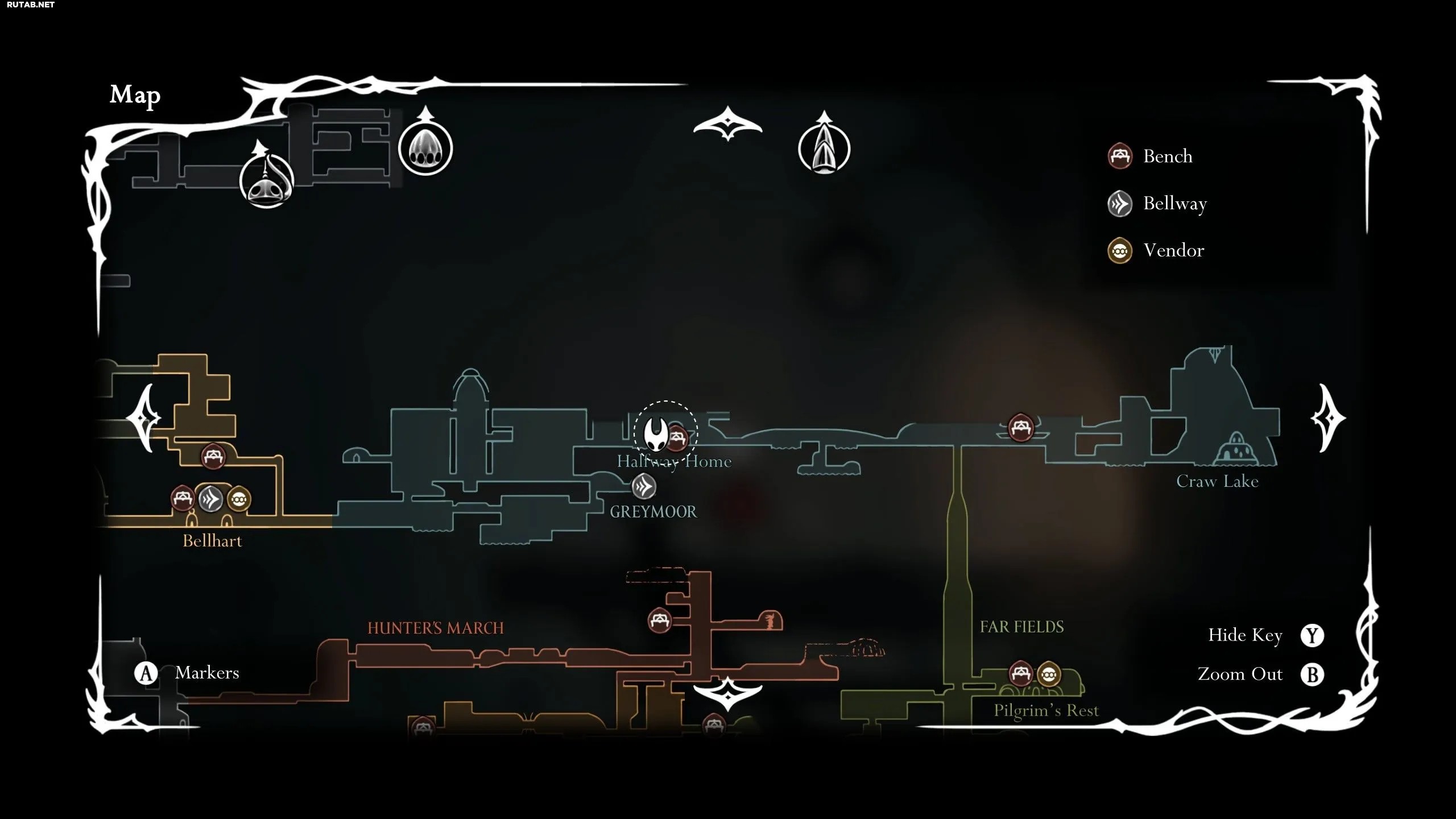1456x819 pixels.
Task: Pan the map with the right arrow
Action: (1327, 419)
